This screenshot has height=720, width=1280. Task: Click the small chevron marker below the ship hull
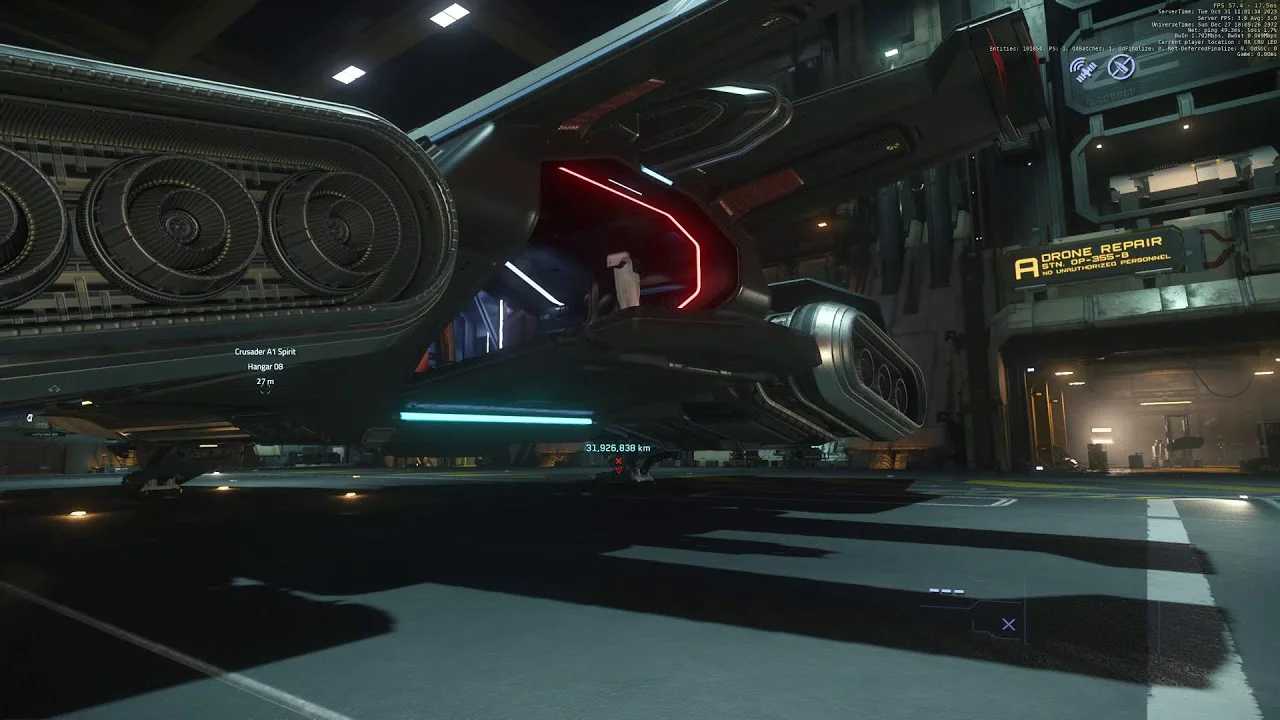[x=53, y=389]
